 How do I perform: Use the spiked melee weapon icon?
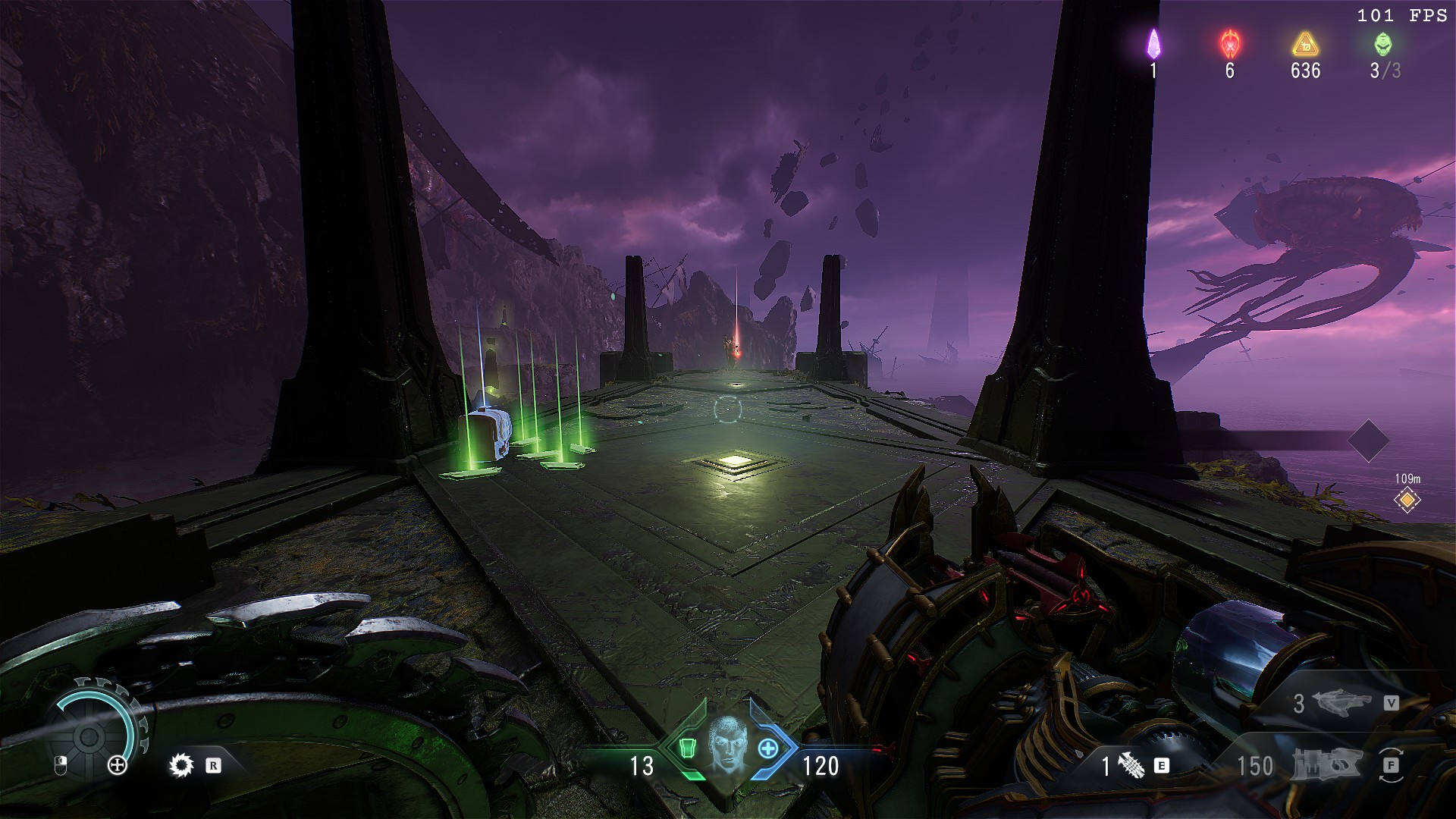coord(1131,766)
